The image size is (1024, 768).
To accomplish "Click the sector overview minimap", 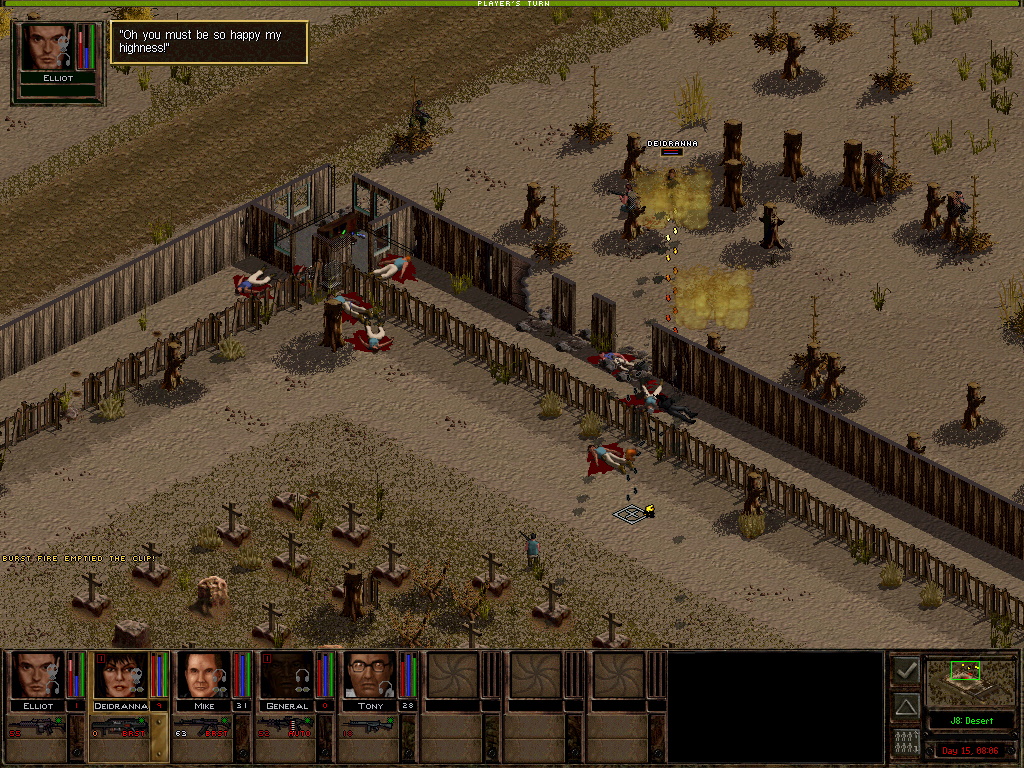I will click(969, 682).
